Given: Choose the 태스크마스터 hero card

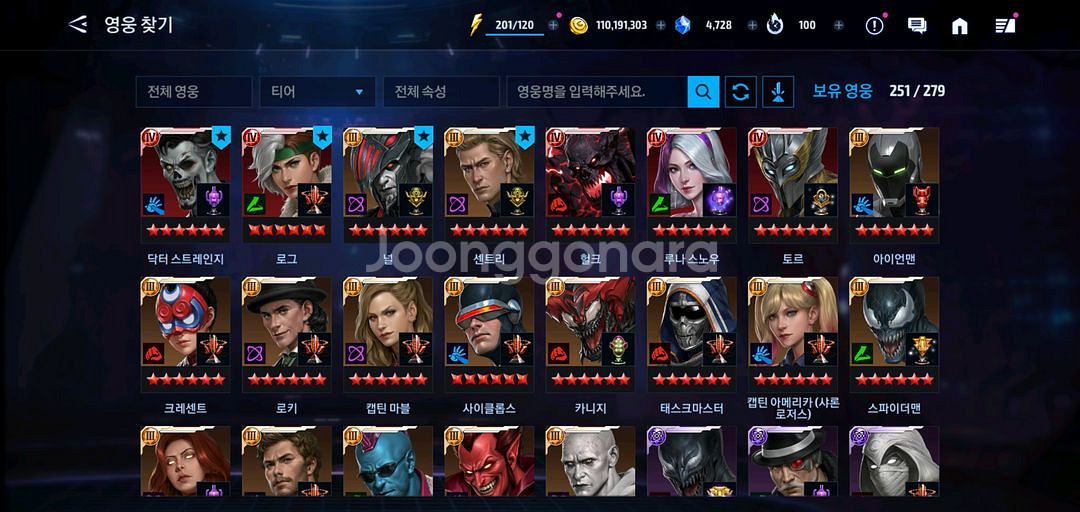Looking at the screenshot, I should click(692, 333).
